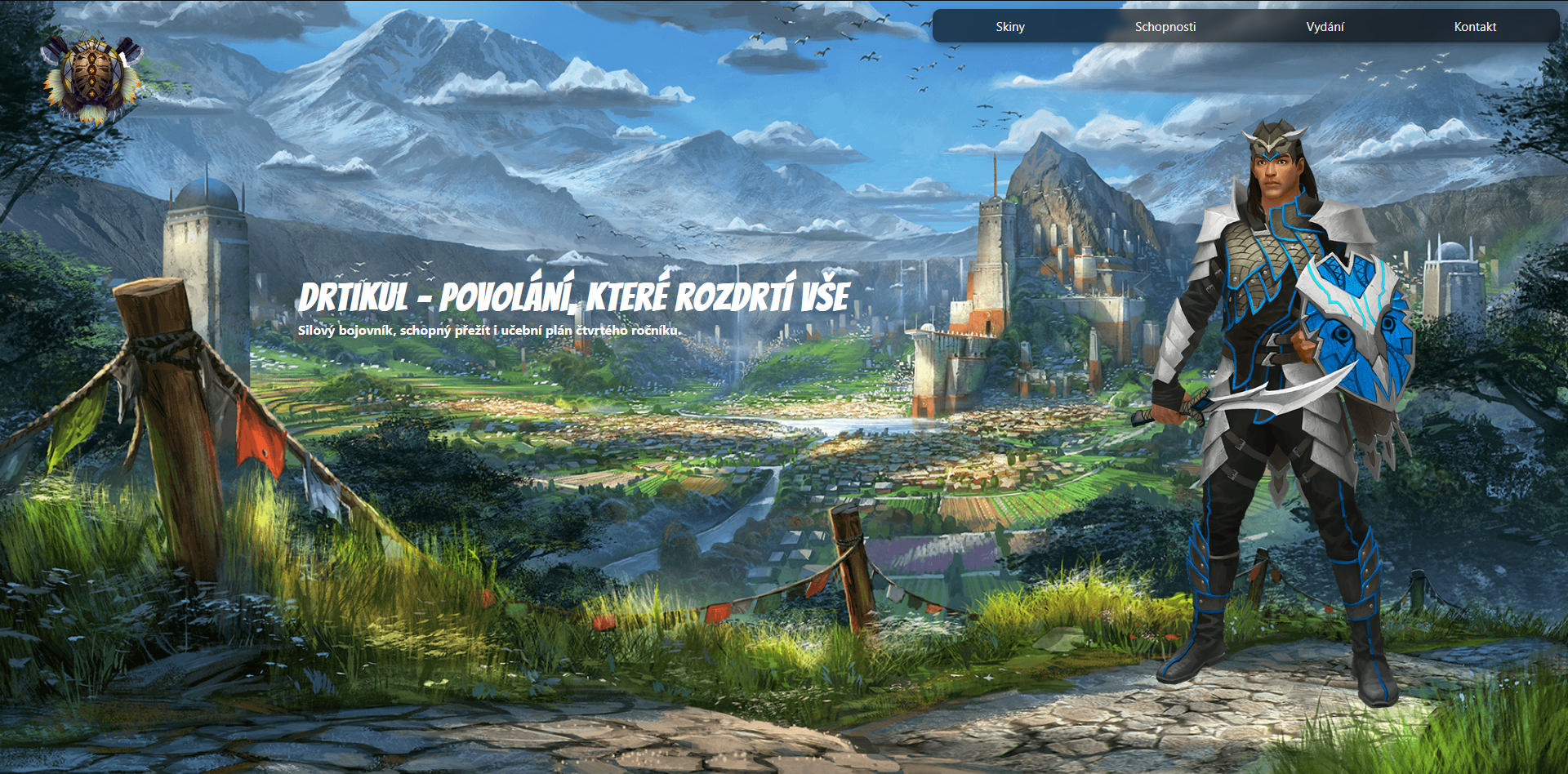Click the navigation bar header strip
The height and width of the screenshot is (774, 1568).
pyautogui.click(x=1248, y=26)
